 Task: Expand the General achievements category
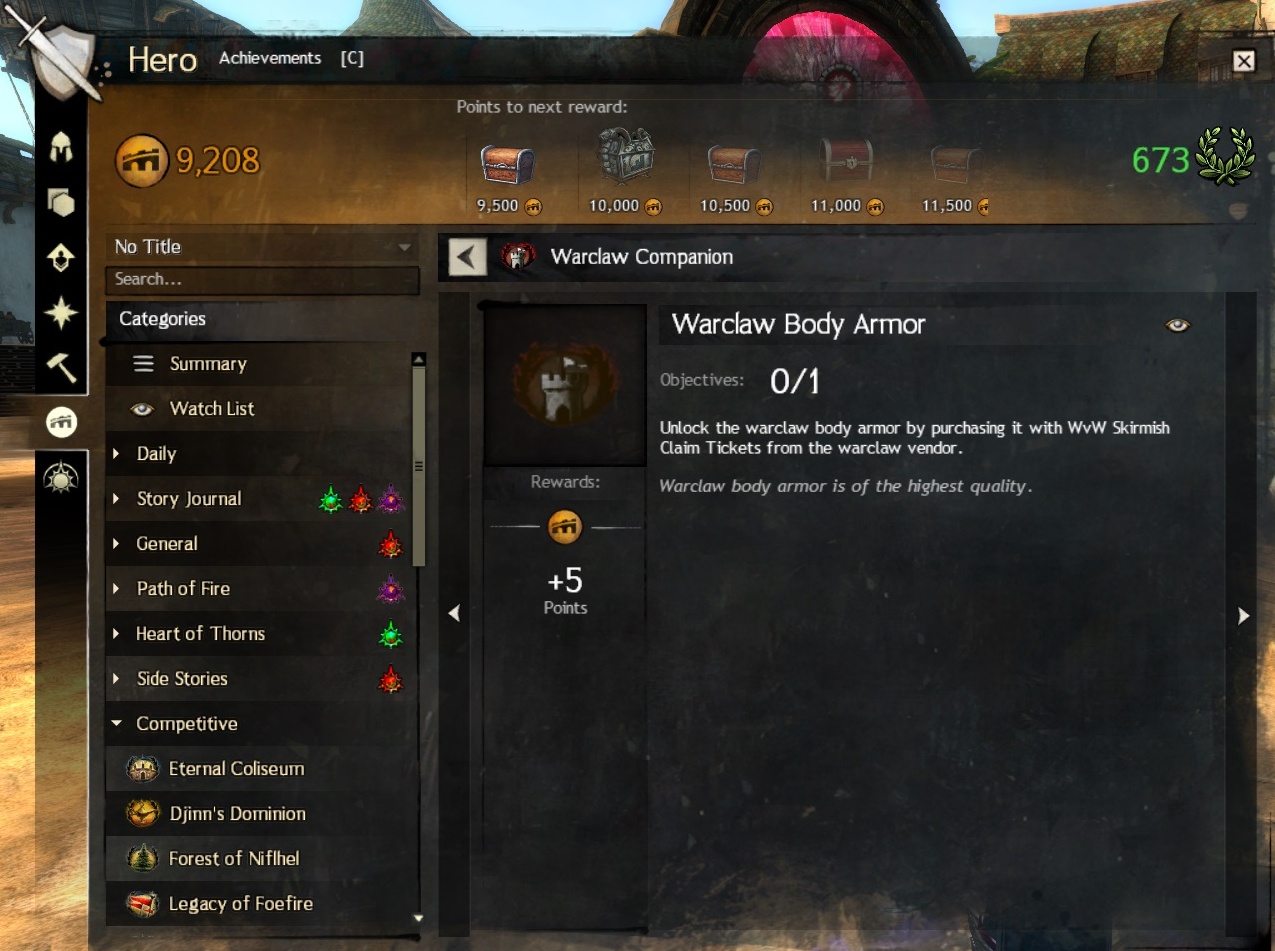(167, 544)
